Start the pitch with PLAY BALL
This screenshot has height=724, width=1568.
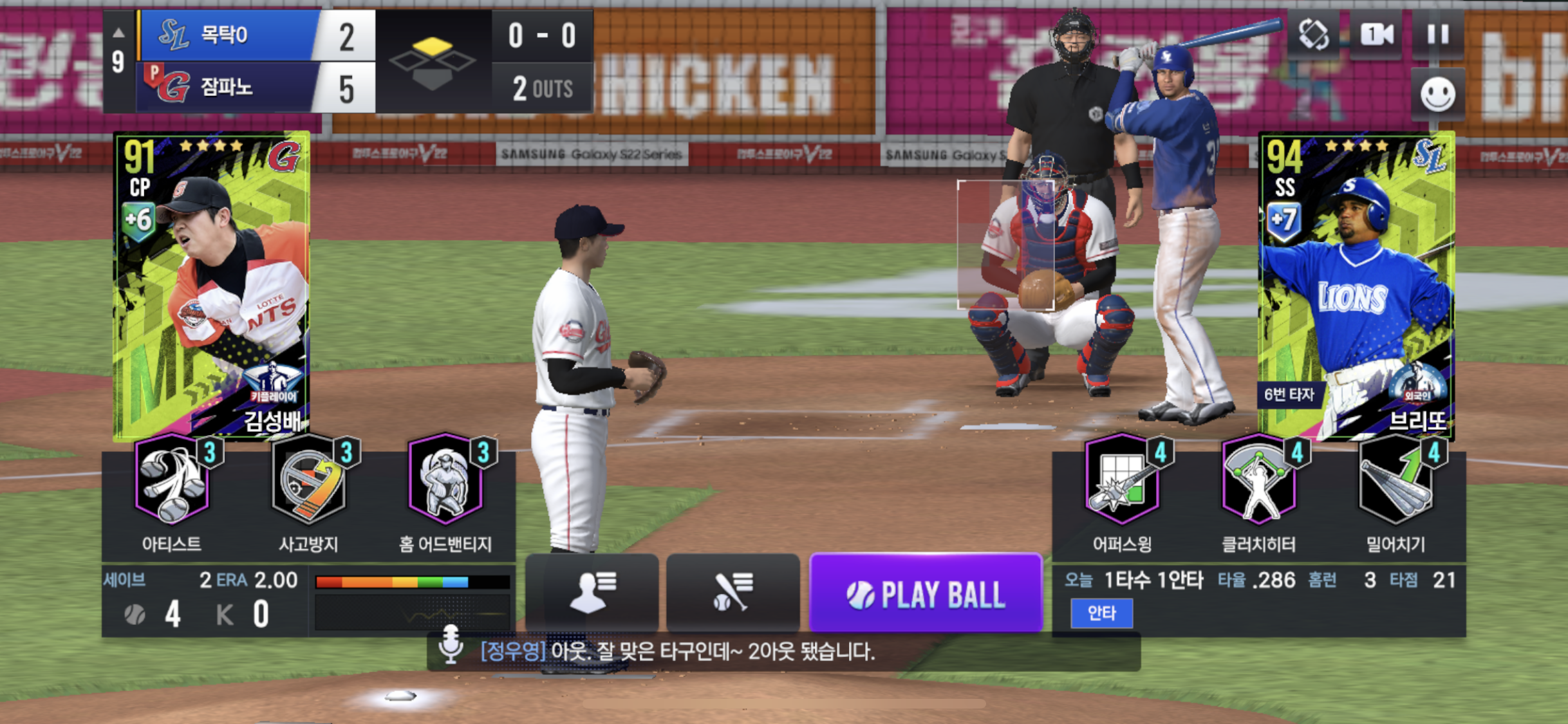[926, 593]
